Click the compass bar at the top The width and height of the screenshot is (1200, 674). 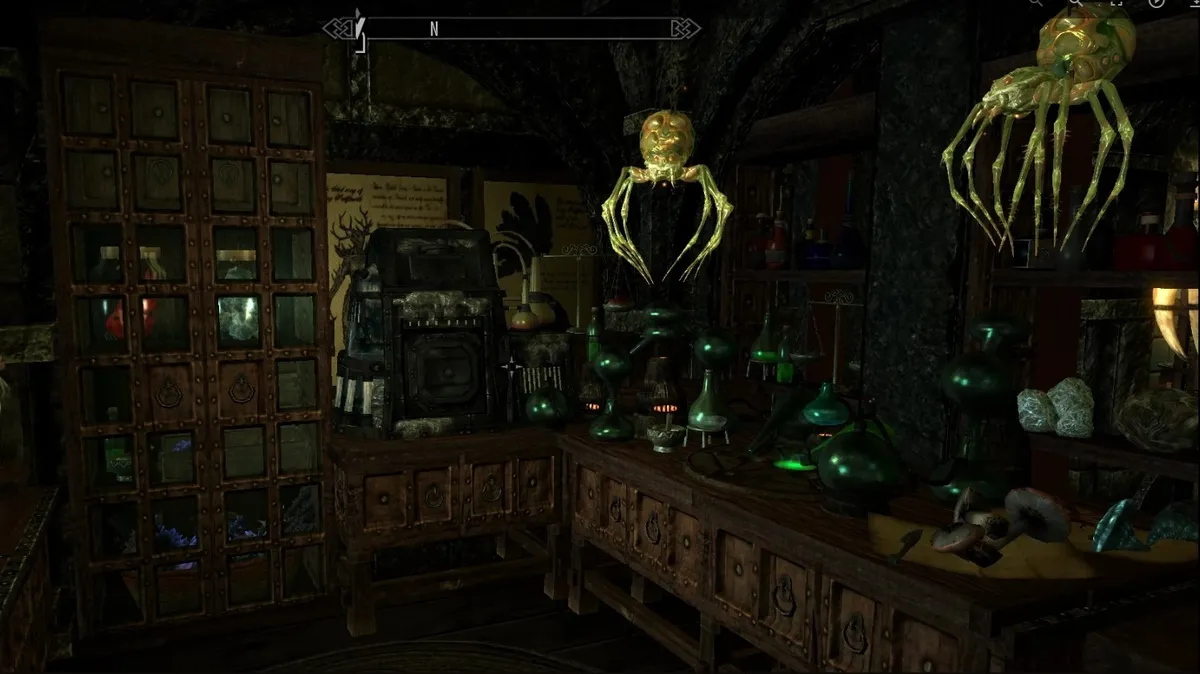[x=511, y=28]
